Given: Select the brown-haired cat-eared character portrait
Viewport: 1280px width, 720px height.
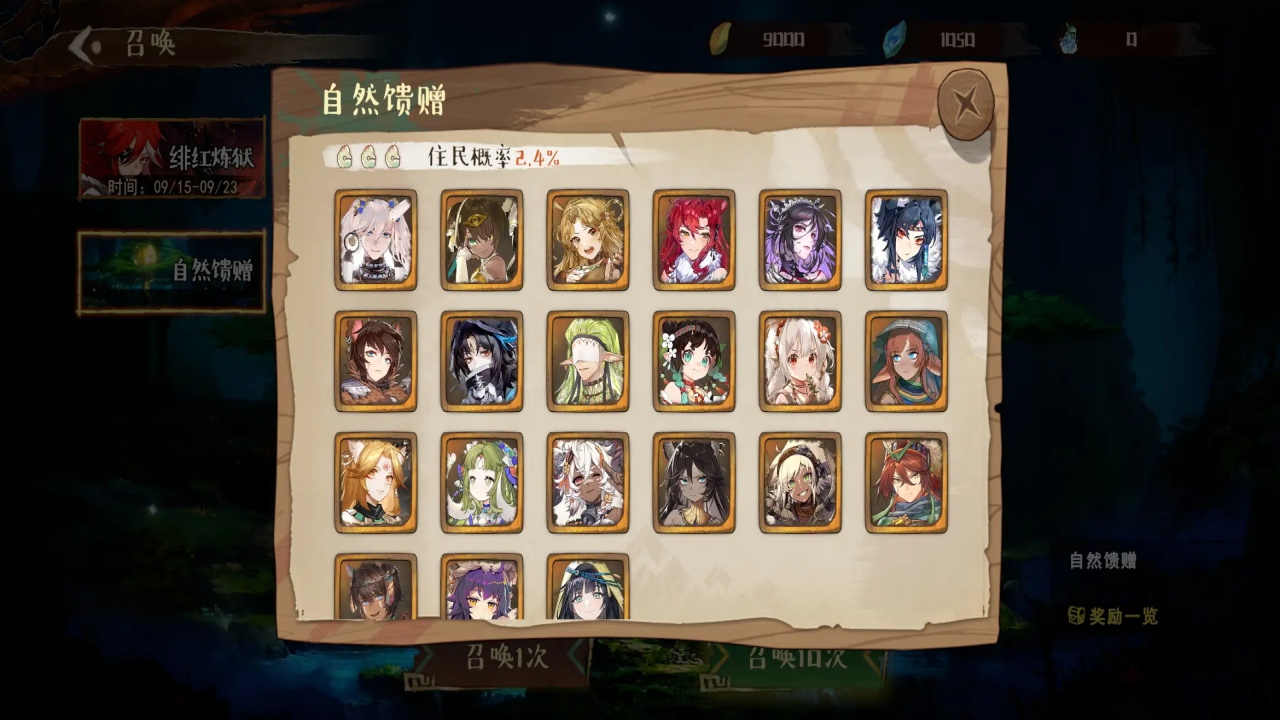Looking at the screenshot, I should click(x=376, y=361).
